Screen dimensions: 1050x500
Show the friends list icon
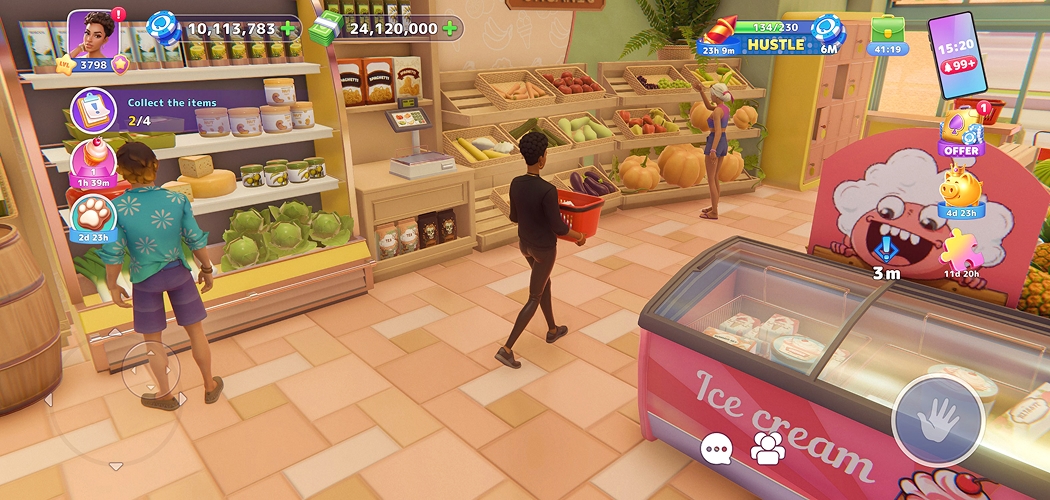tap(768, 450)
